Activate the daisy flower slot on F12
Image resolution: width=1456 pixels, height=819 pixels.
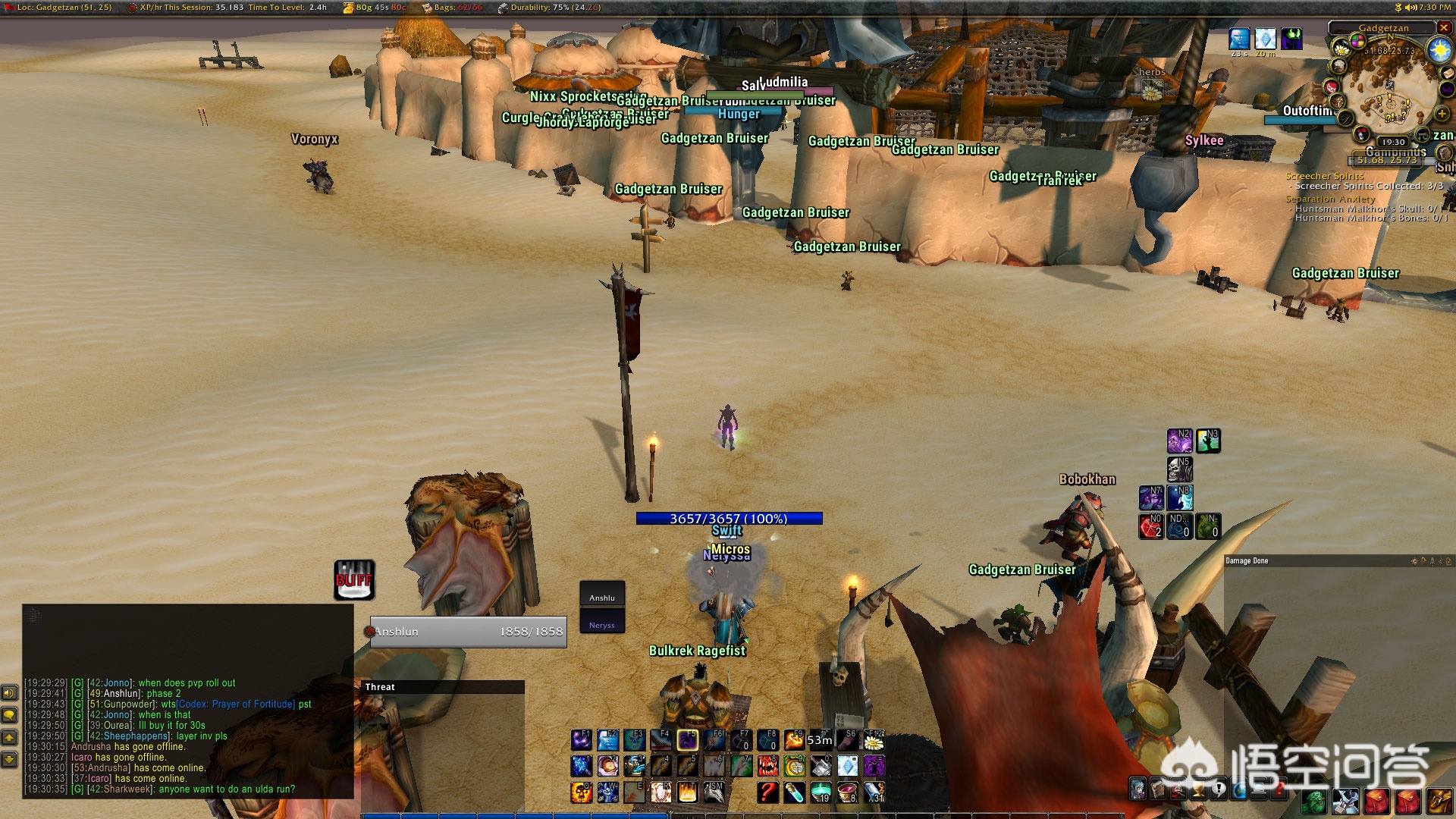tap(874, 740)
